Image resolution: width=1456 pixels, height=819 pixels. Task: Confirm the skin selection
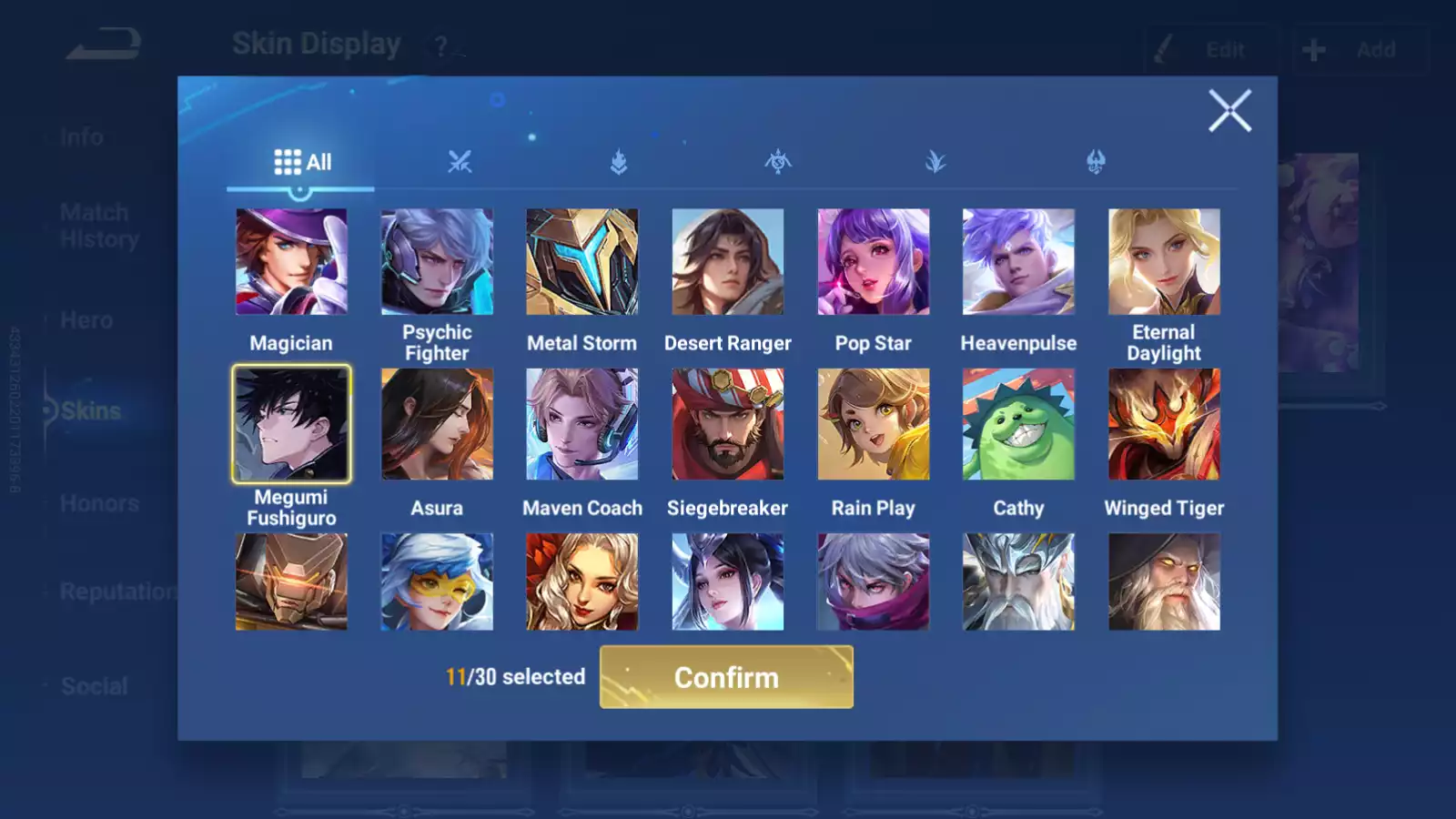(x=726, y=677)
